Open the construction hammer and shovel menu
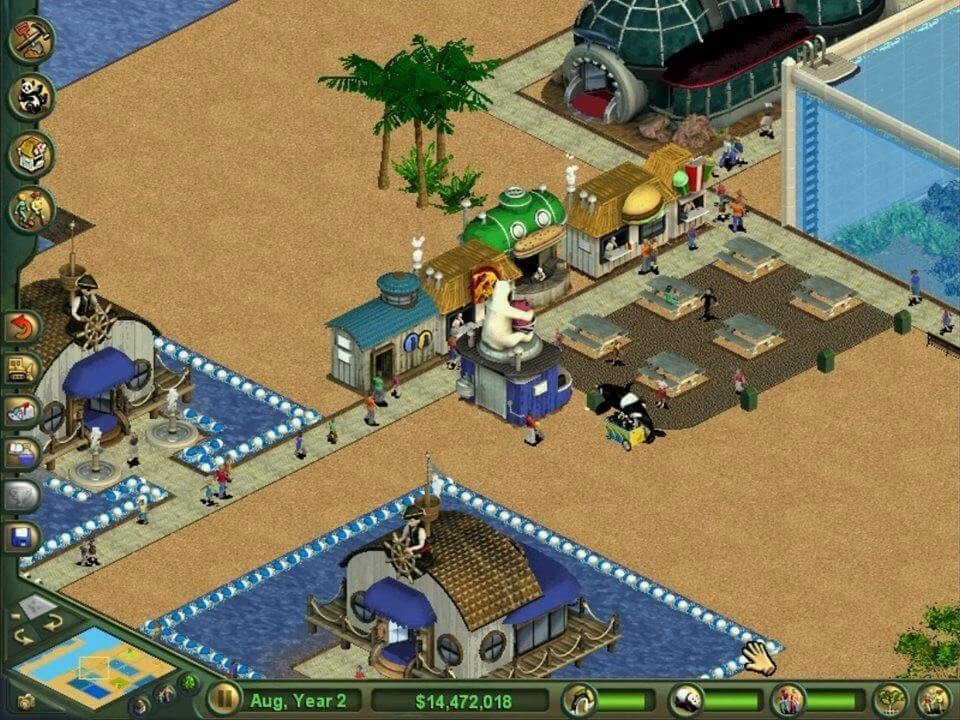The image size is (960, 720). pyautogui.click(x=31, y=40)
